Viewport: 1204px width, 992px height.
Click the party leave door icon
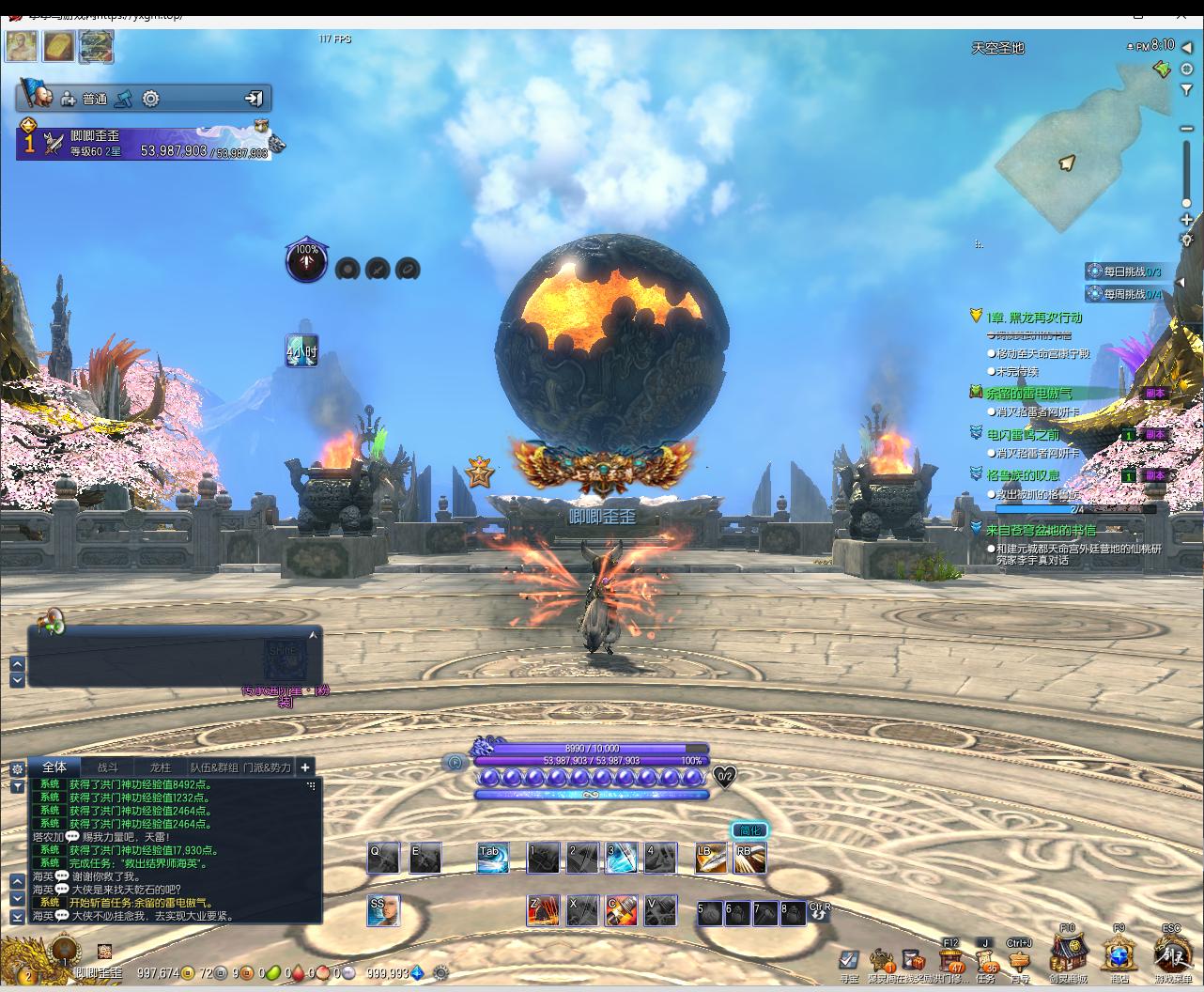click(254, 99)
